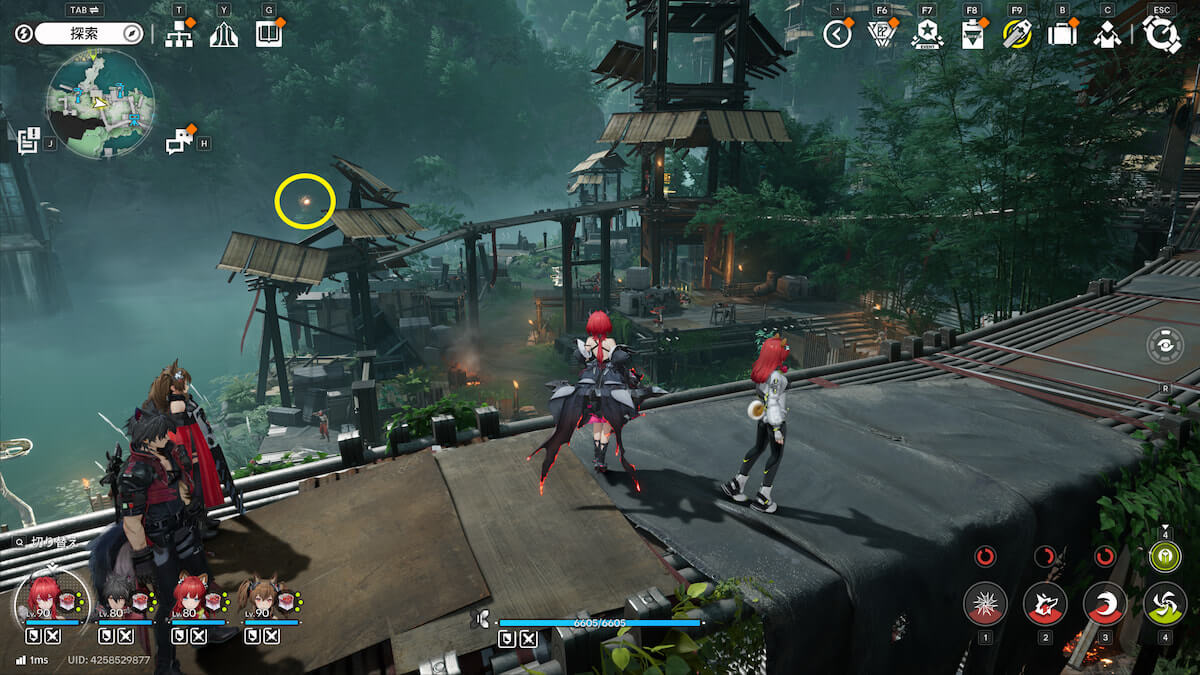
Task: Activate the starburst skill in slot 1
Action: click(985, 603)
